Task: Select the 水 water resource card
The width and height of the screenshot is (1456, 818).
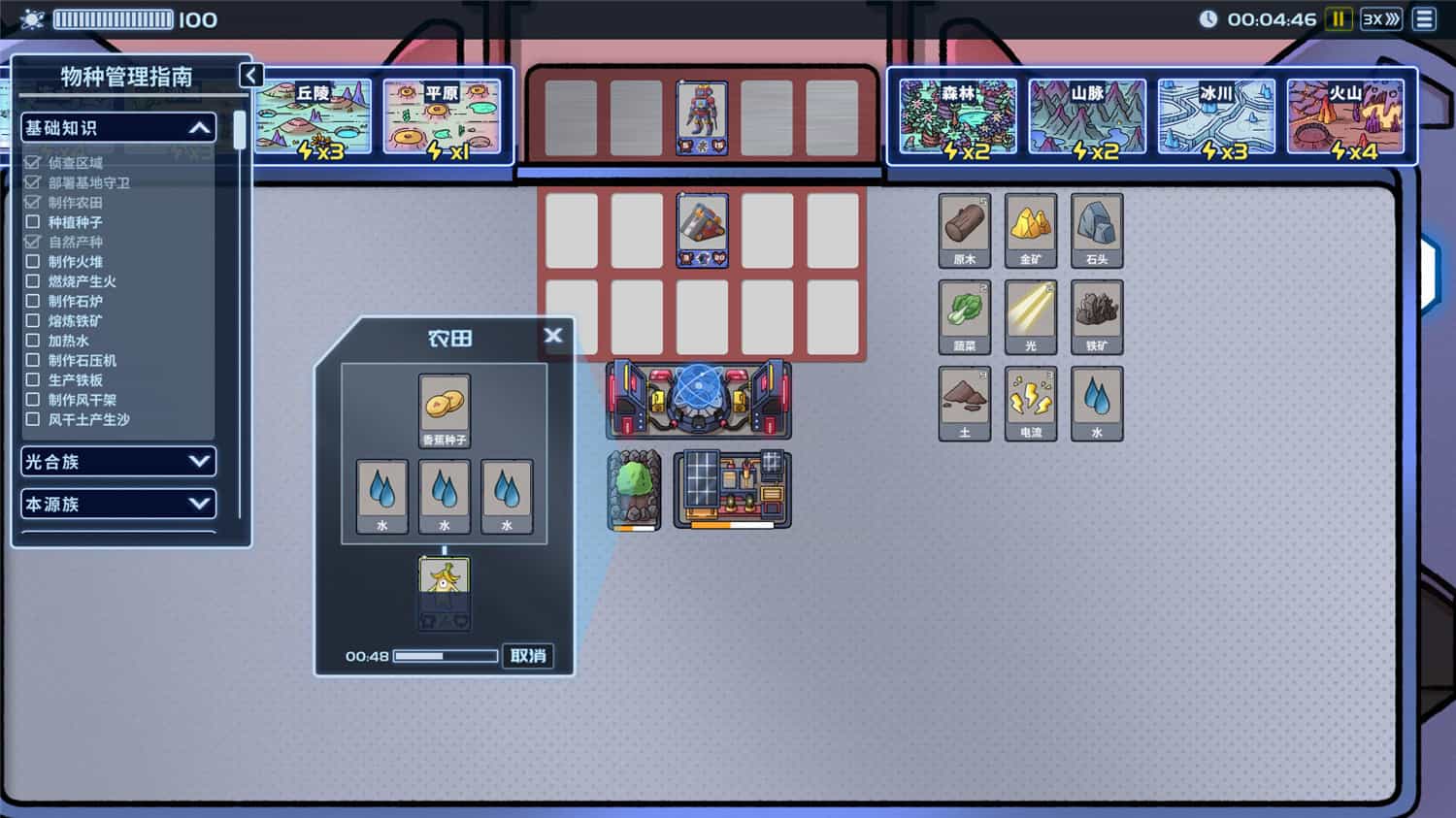Action: [x=1097, y=402]
